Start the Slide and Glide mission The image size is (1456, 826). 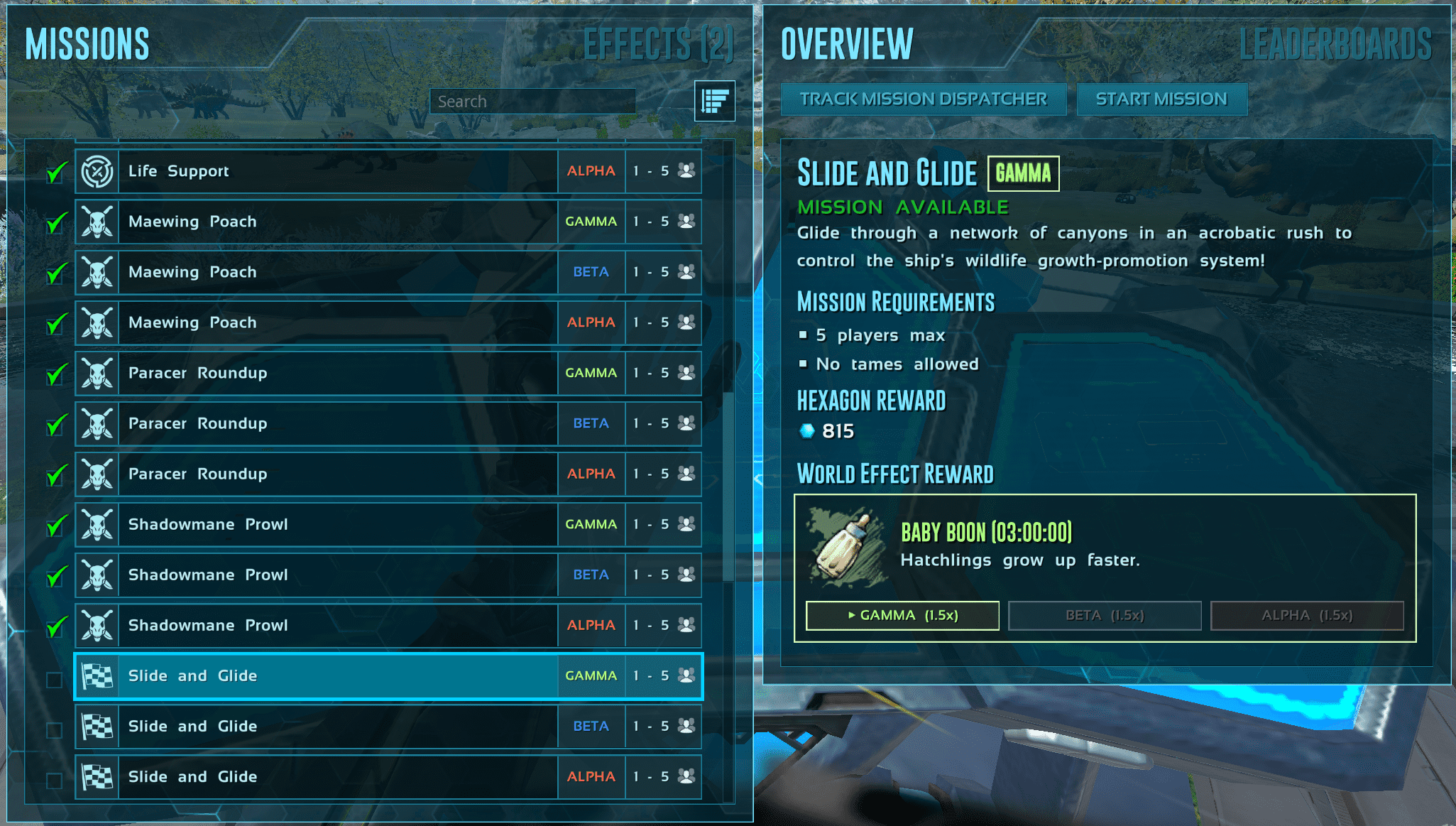1161,99
